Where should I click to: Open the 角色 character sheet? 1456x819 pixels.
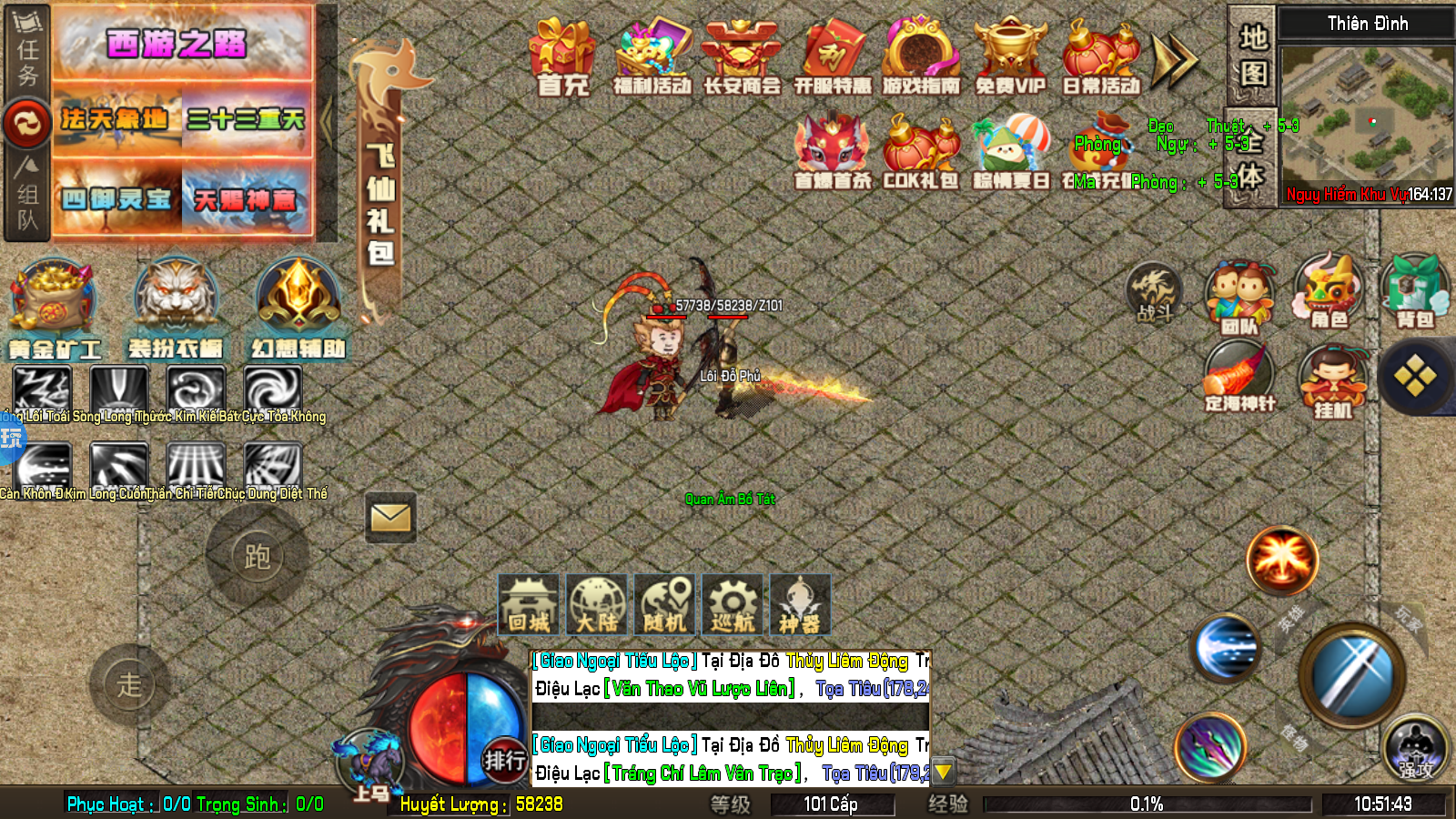point(1328,291)
